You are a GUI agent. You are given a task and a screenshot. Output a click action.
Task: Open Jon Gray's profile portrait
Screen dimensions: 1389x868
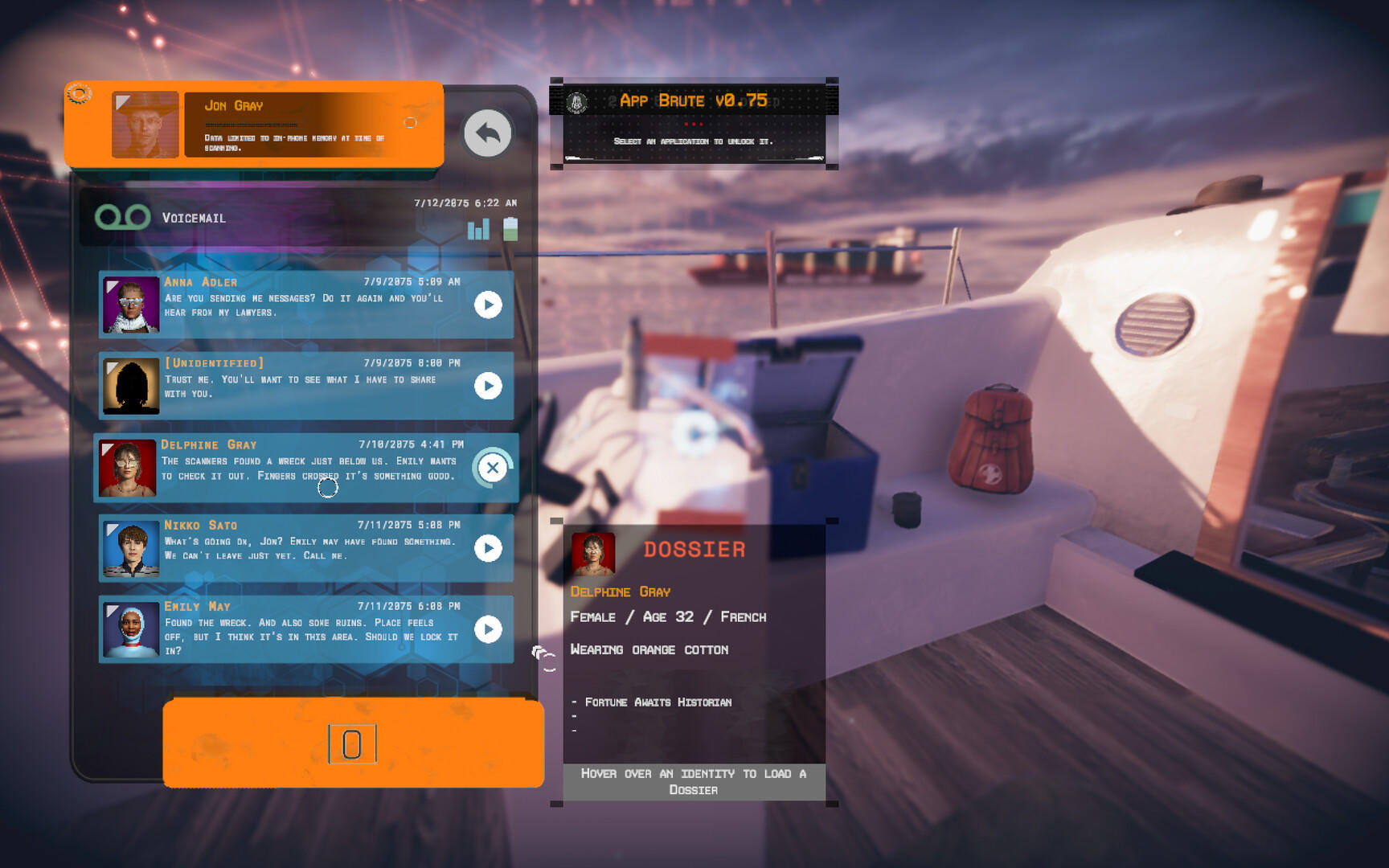(x=145, y=123)
